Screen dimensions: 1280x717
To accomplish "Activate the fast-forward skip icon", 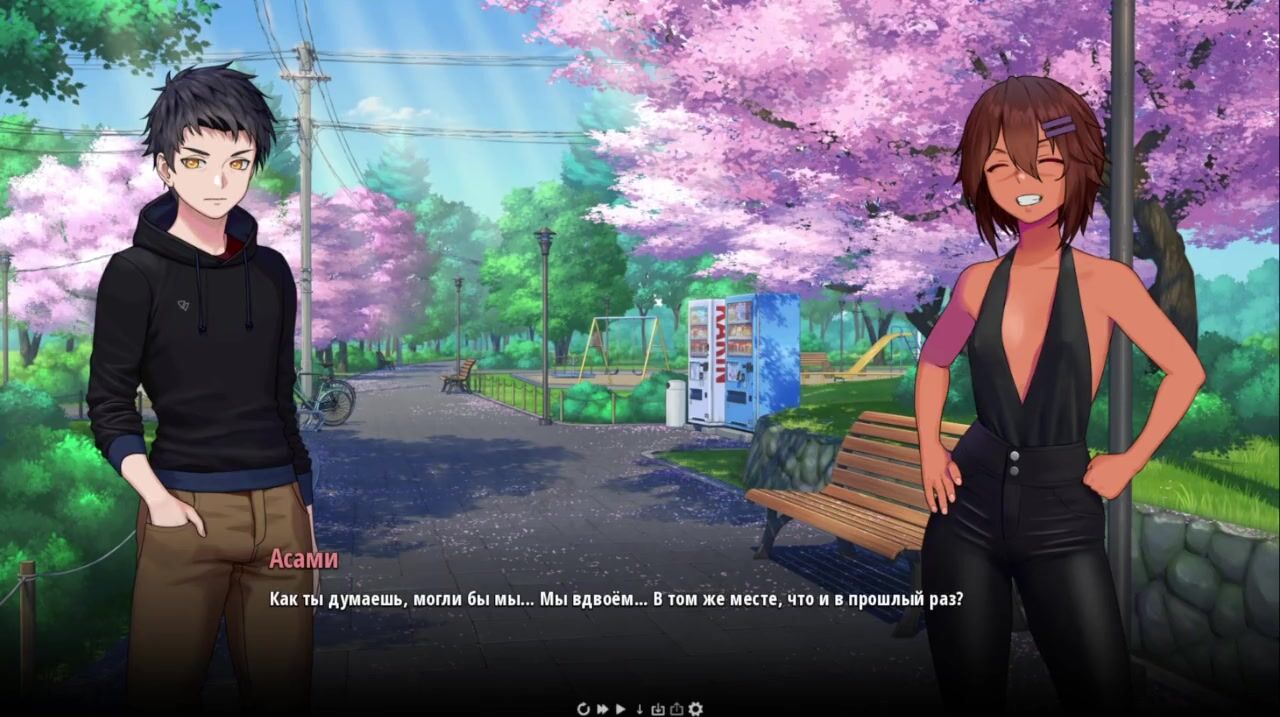I will pos(603,709).
